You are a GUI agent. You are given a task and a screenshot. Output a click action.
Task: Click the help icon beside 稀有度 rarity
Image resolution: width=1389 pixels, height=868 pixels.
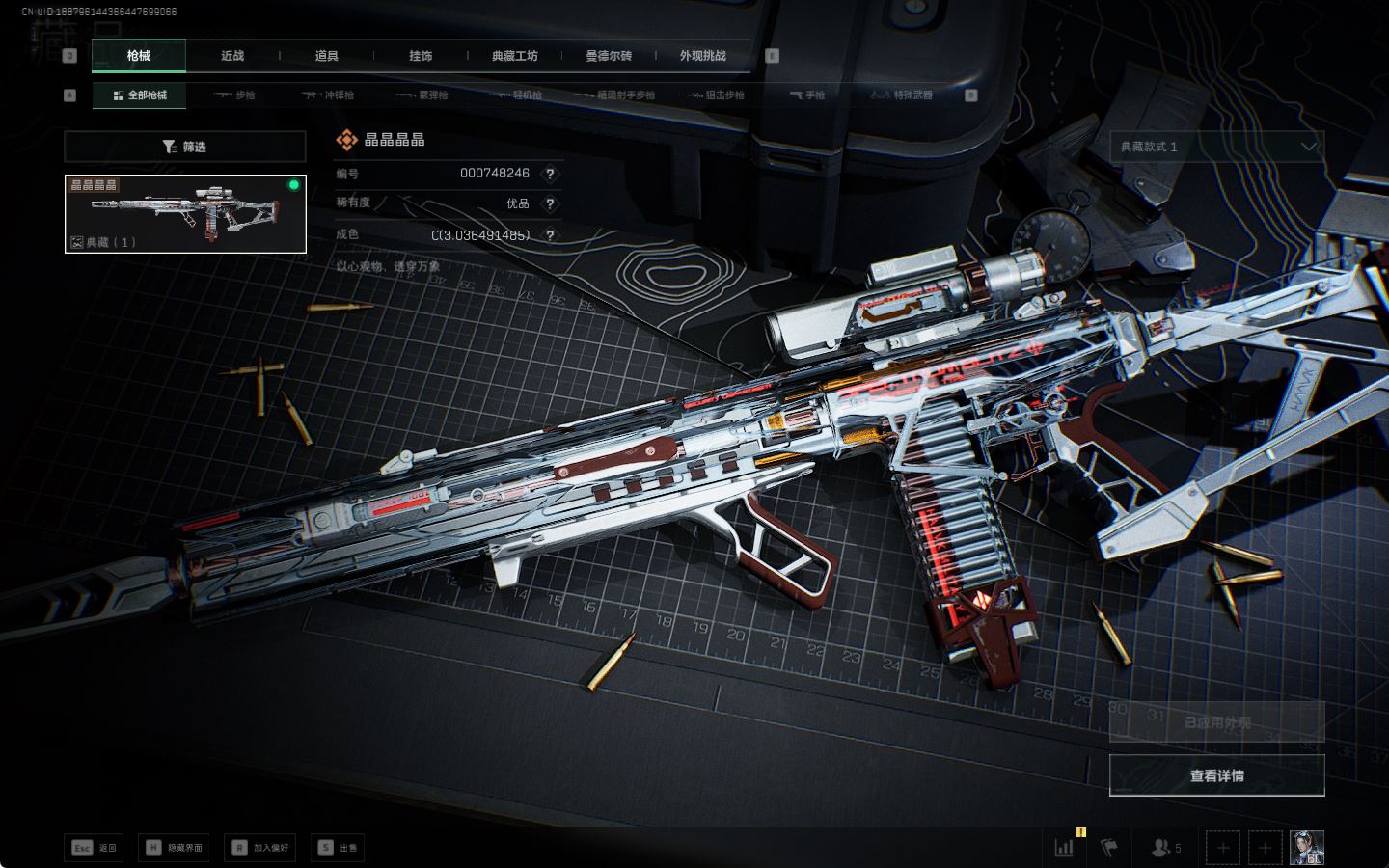pos(550,203)
